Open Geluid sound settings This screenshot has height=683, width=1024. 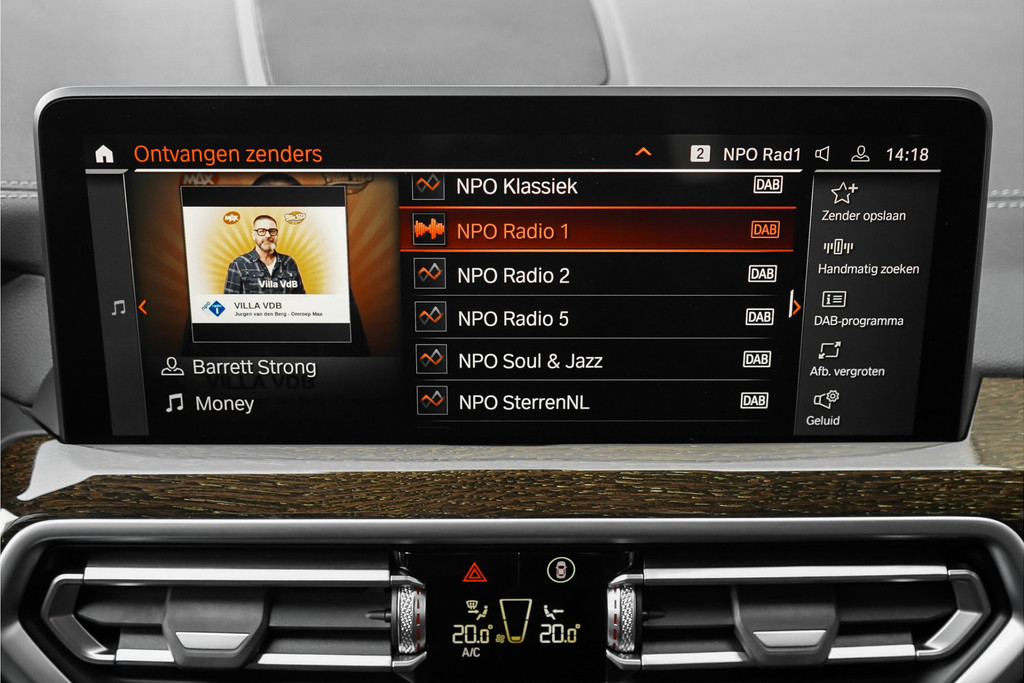[824, 408]
